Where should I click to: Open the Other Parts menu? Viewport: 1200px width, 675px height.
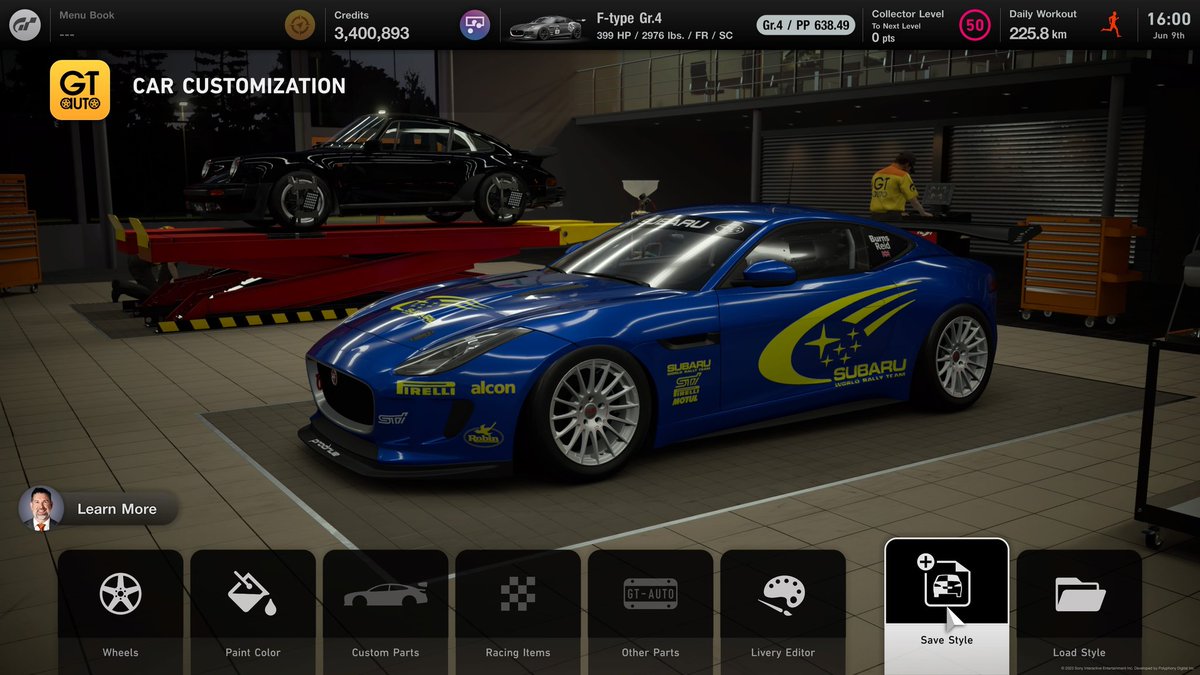[x=650, y=608]
